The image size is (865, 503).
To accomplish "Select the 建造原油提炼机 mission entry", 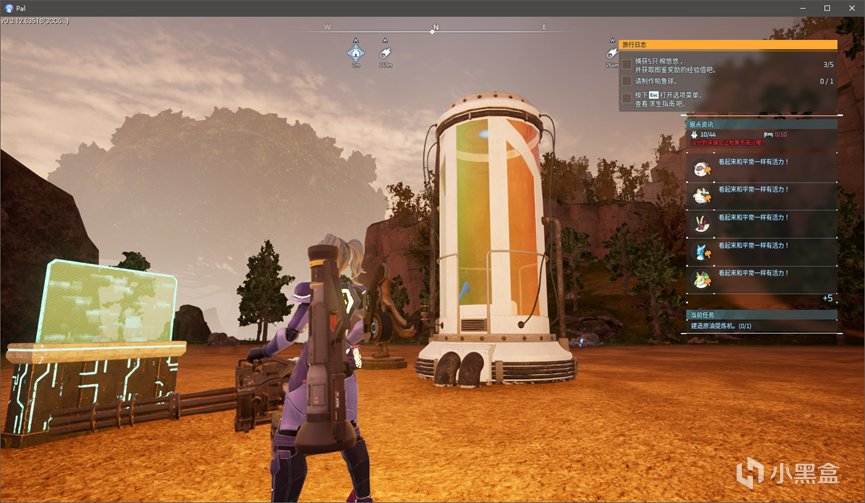I will (x=722, y=326).
